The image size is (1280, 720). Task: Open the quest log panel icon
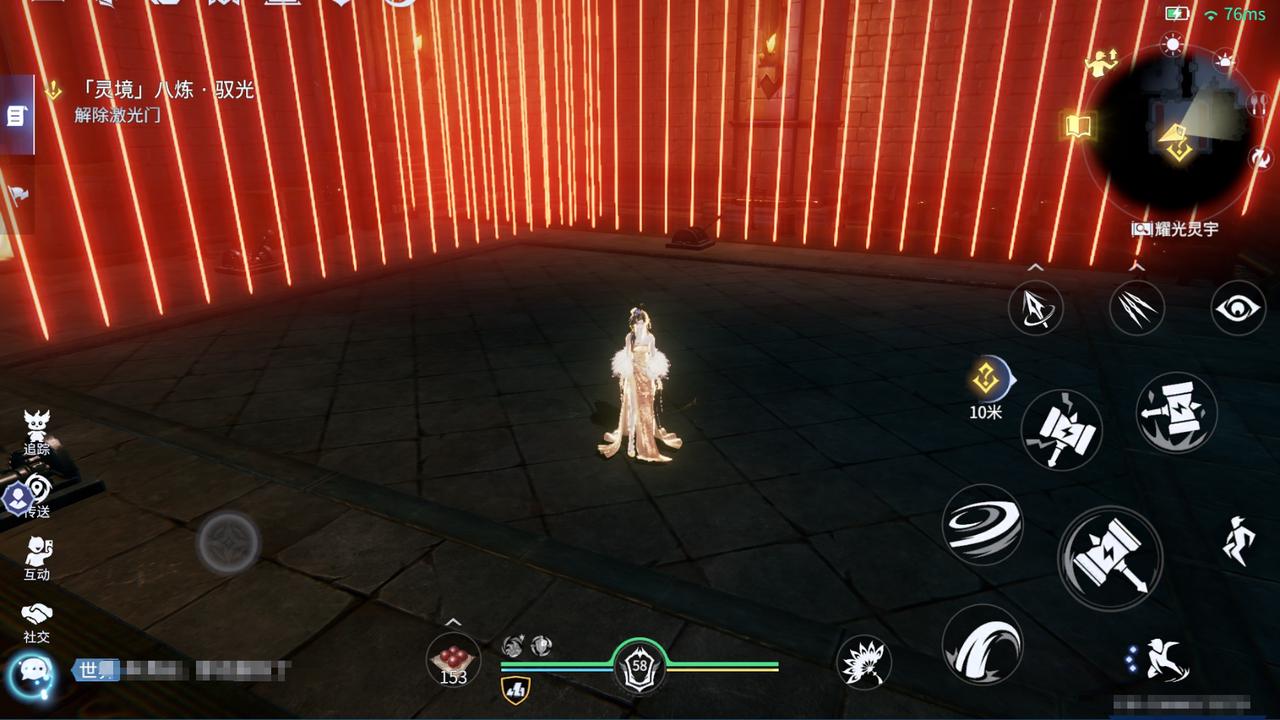pos(16,116)
